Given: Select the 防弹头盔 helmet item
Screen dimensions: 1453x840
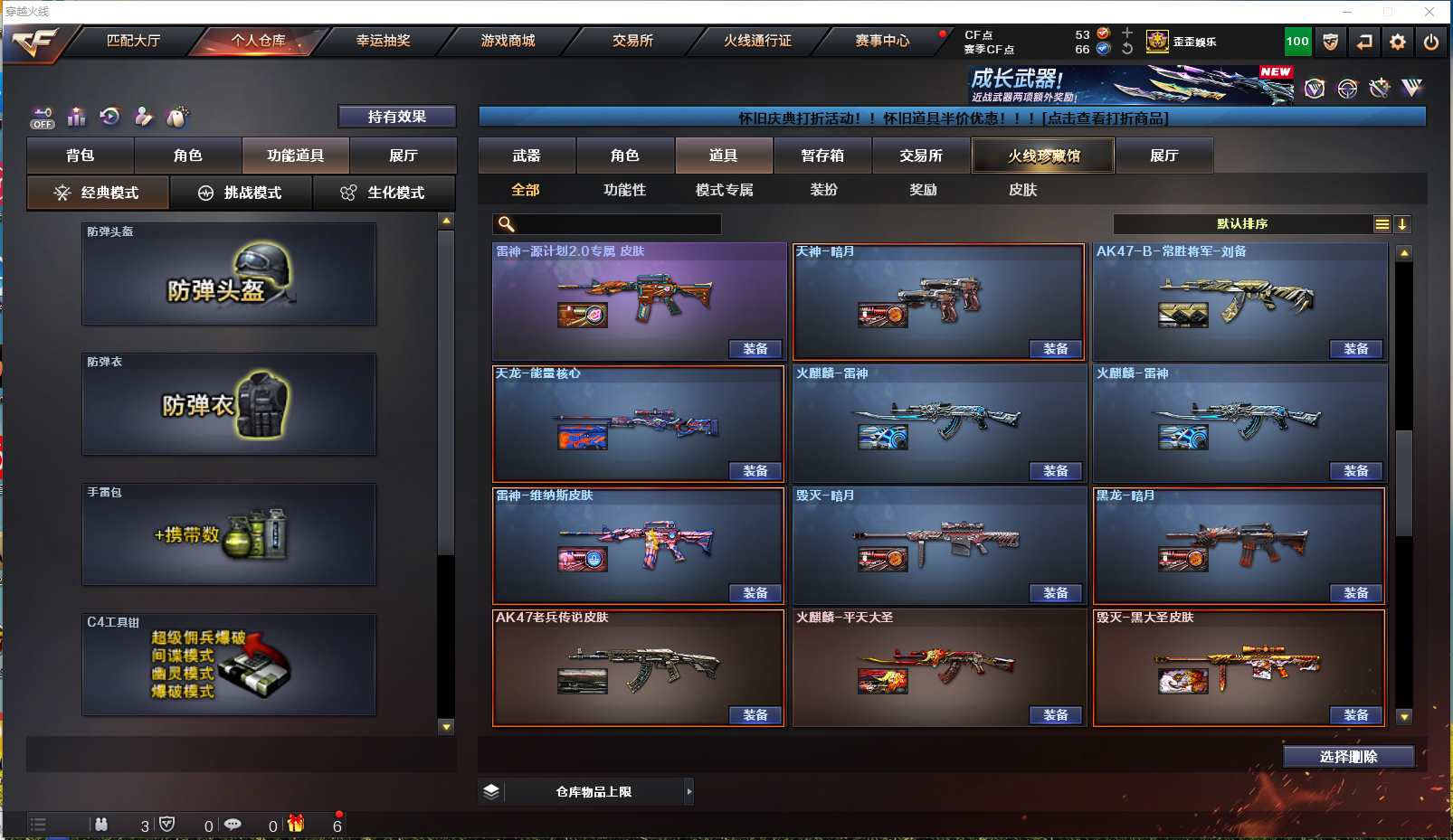Looking at the screenshot, I should tap(229, 274).
